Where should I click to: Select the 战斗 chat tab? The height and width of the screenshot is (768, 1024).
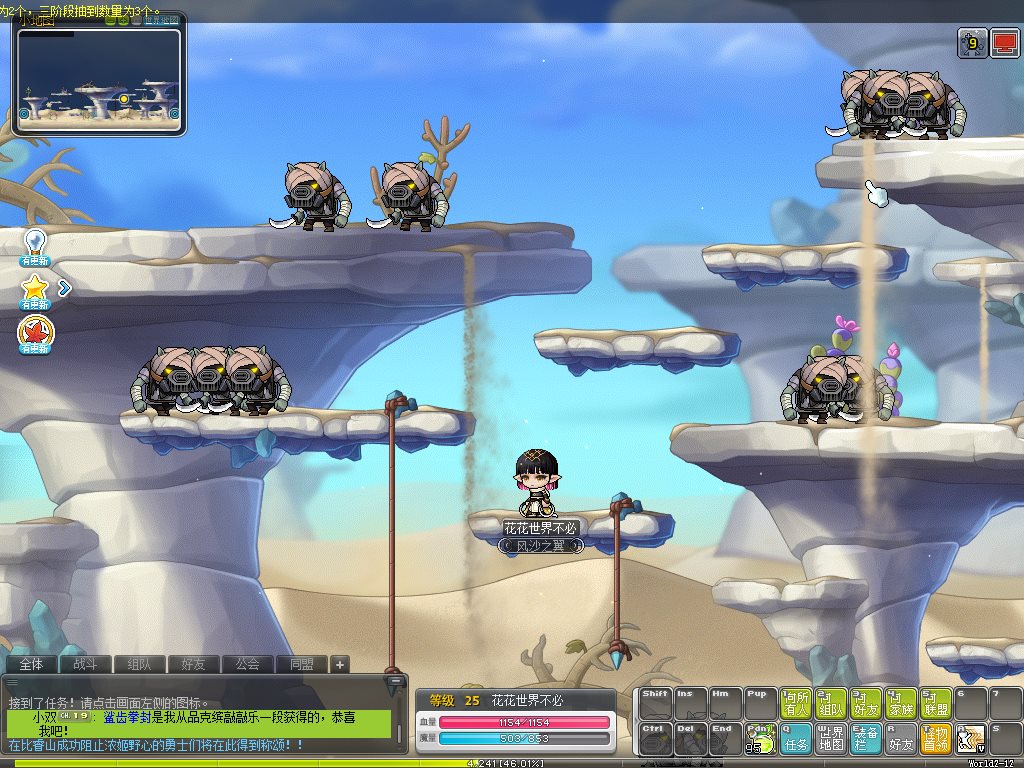(85, 664)
